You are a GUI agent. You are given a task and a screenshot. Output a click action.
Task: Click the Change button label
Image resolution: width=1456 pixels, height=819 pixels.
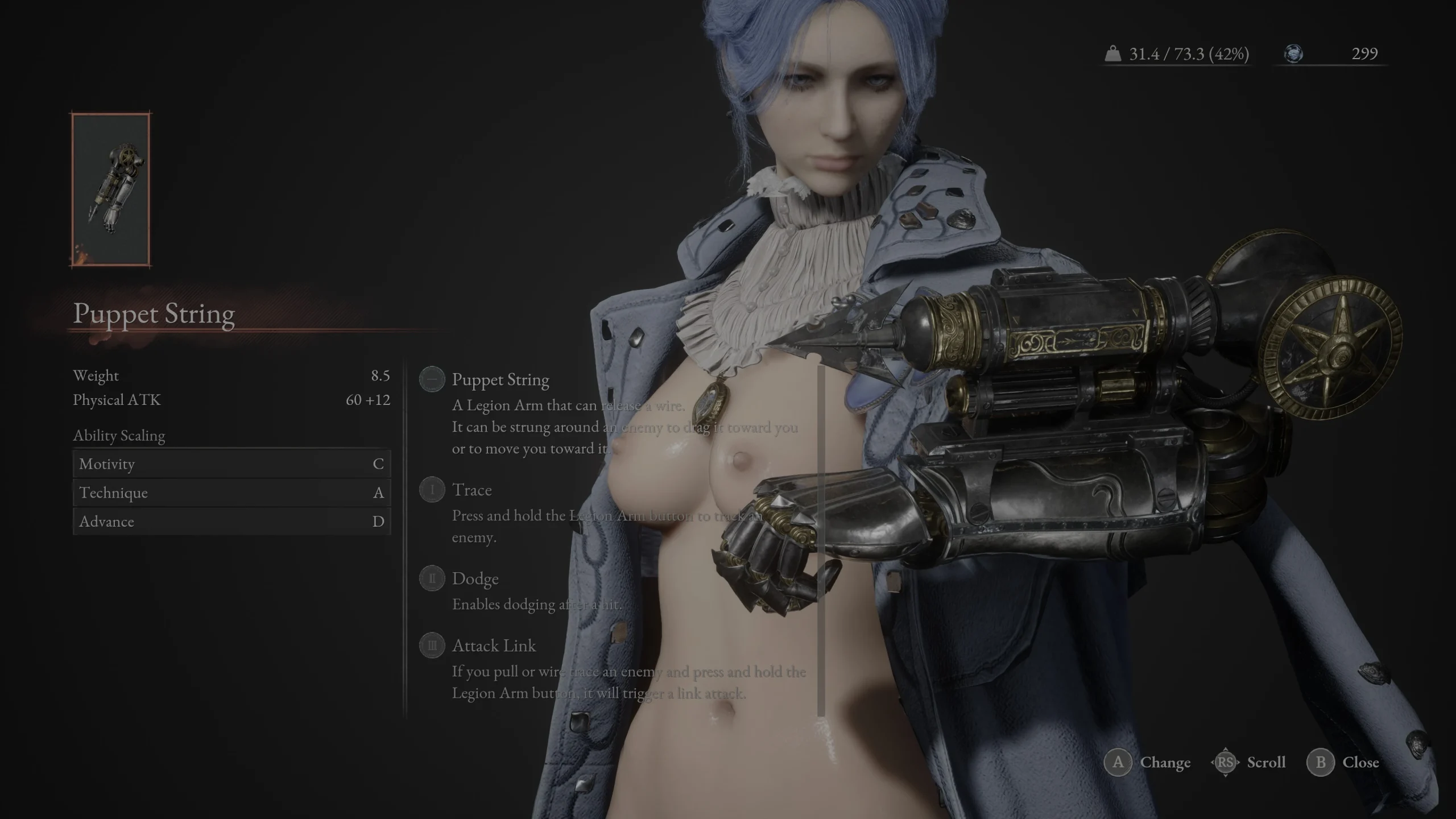point(1164,763)
